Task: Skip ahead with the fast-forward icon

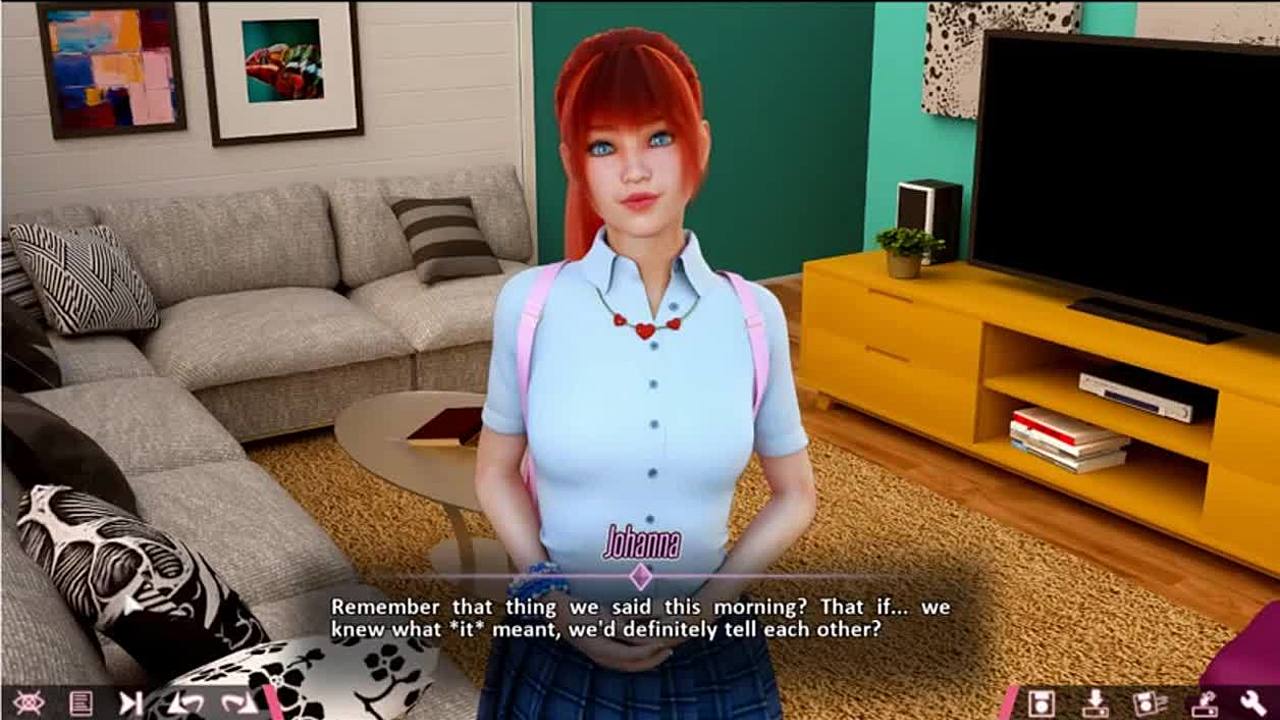Action: pos(131,703)
